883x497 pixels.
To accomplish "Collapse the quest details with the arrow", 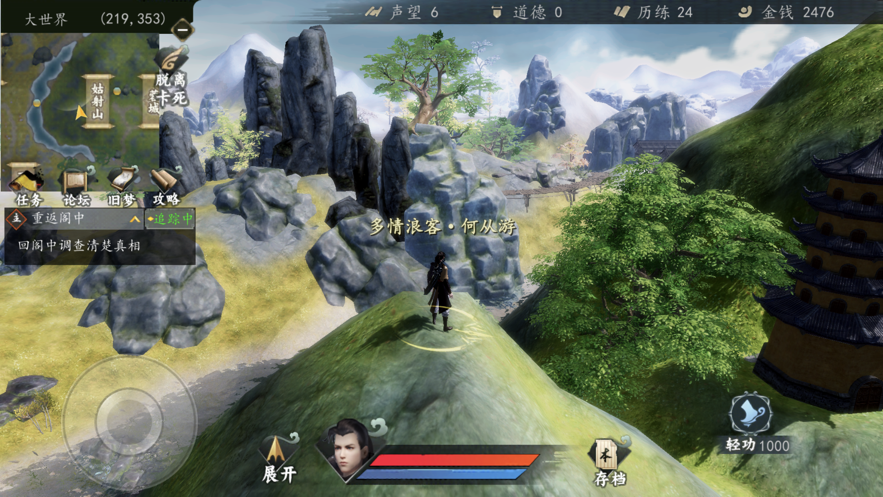I will 135,218.
